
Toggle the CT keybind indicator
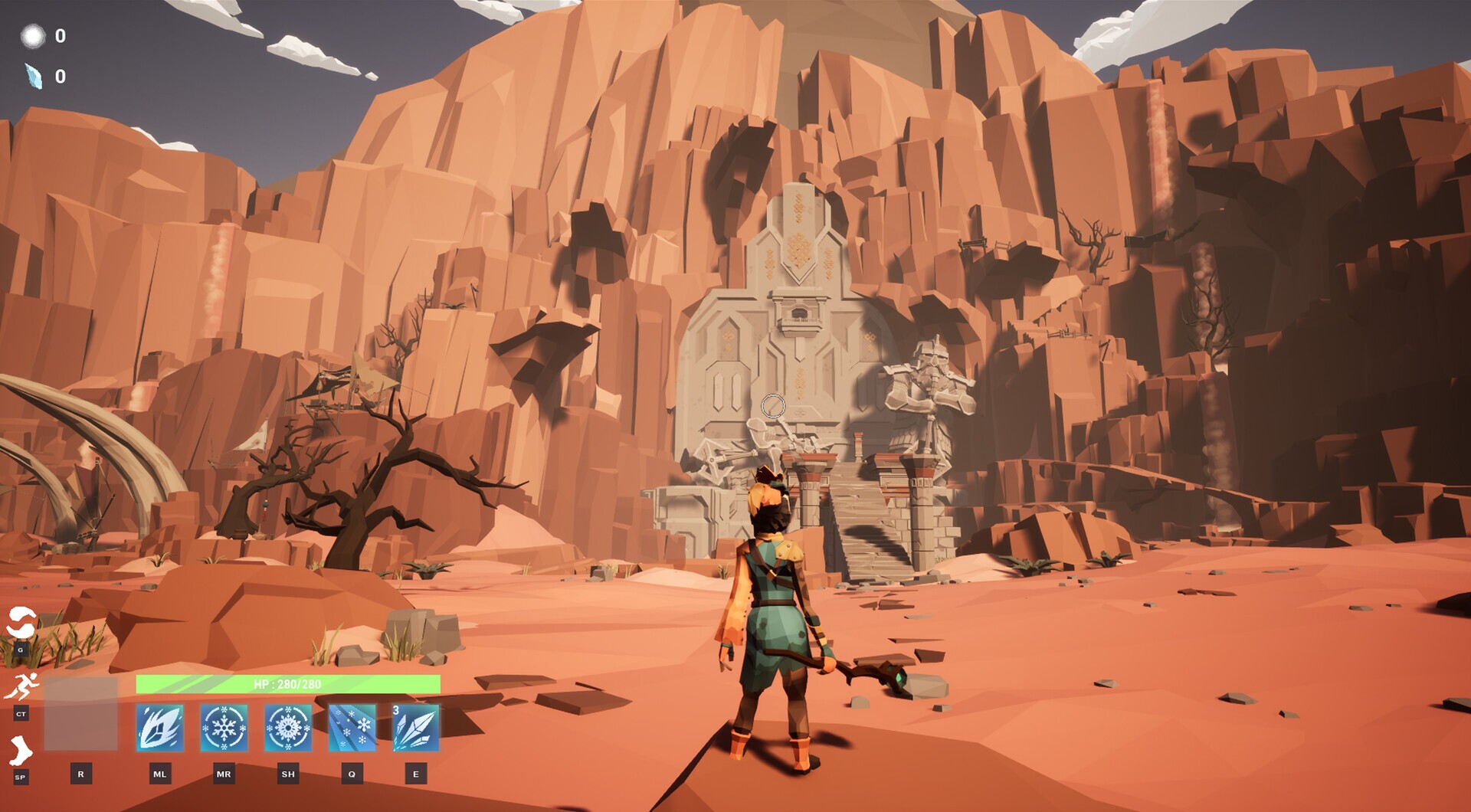pos(19,712)
